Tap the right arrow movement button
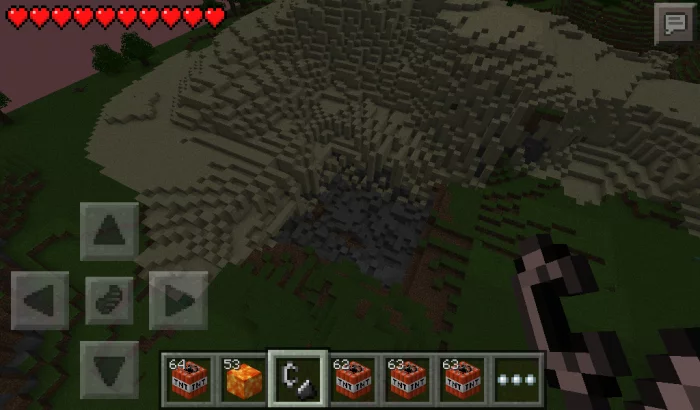Viewport: 700px width, 410px height. point(178,300)
